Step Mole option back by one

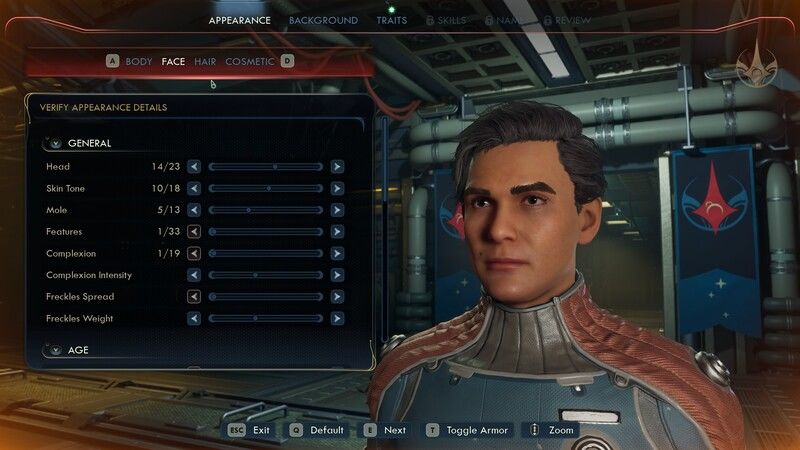tap(194, 210)
